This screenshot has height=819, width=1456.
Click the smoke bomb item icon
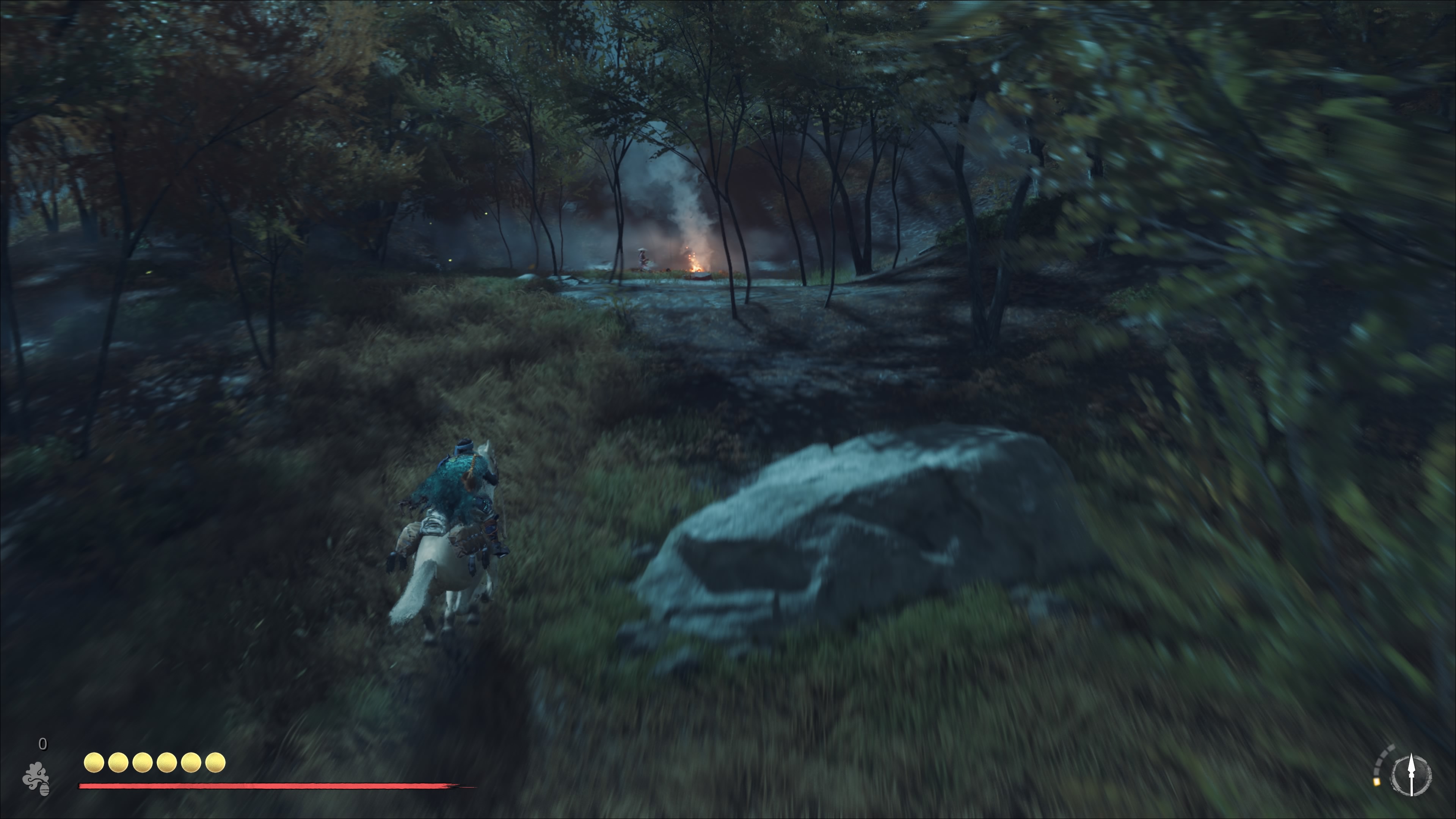[x=36, y=779]
